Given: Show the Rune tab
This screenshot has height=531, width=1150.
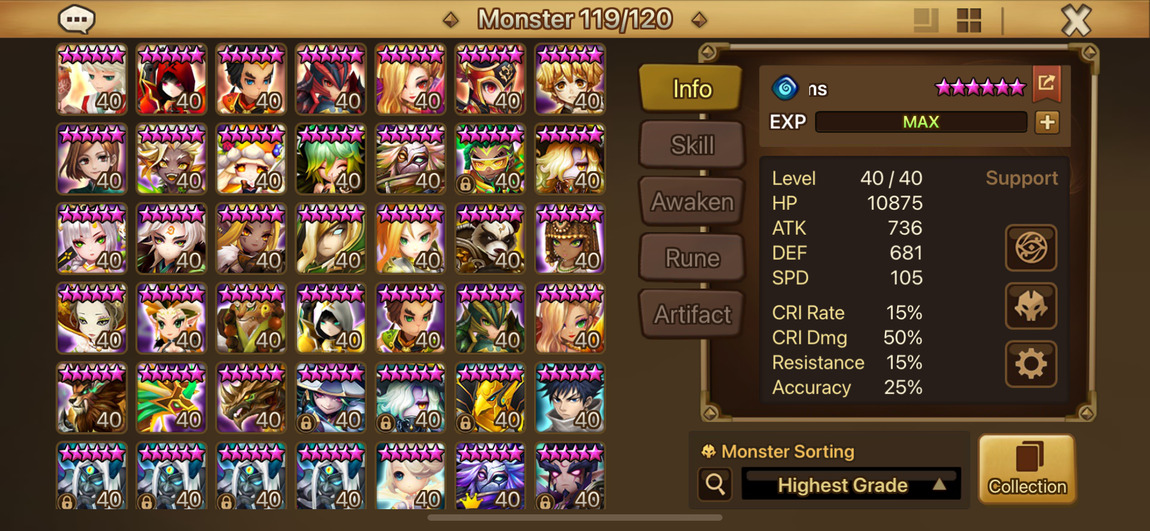Looking at the screenshot, I should tap(692, 258).
